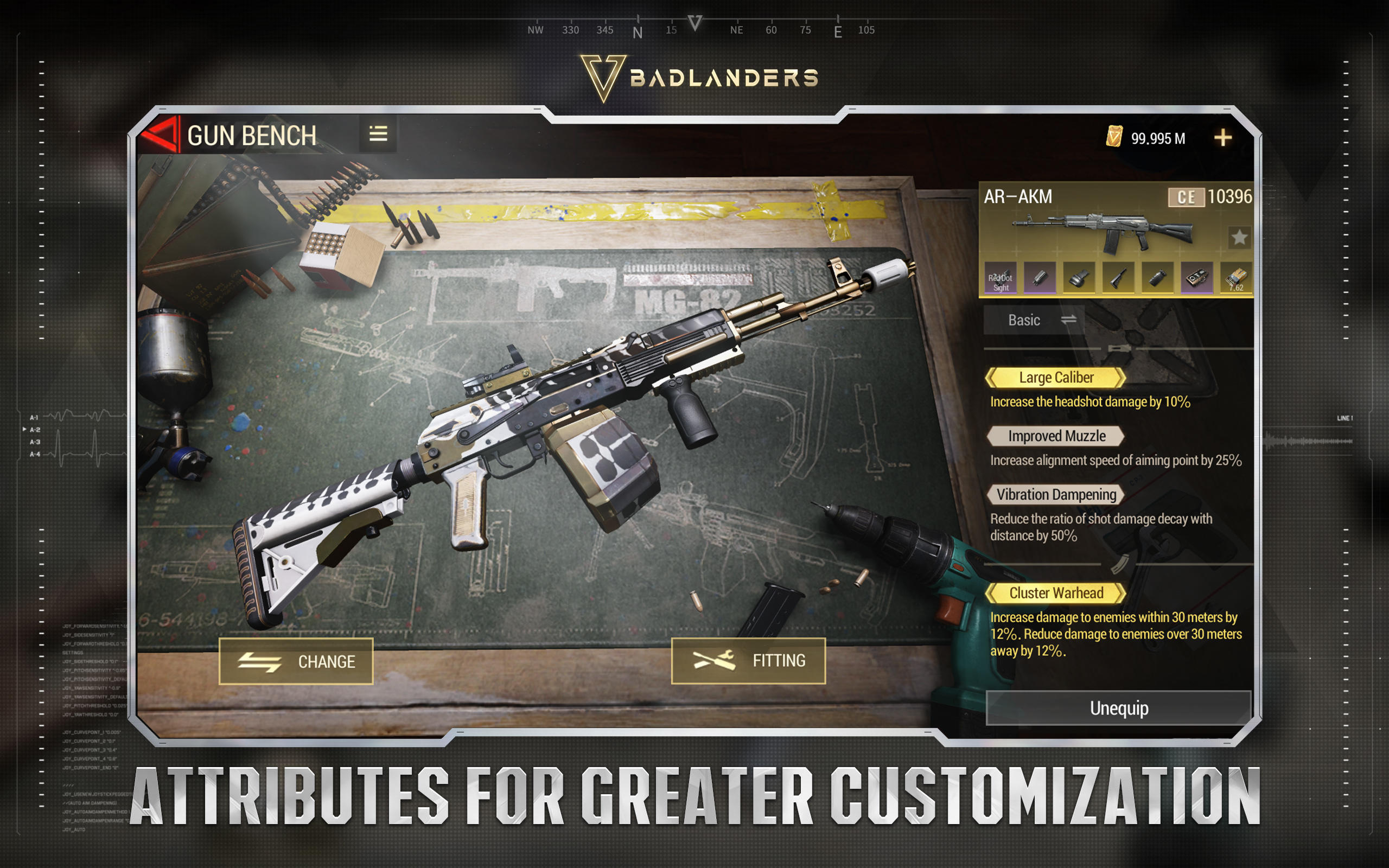Toggle the Cluster Warhead attribute badge
This screenshot has height=868, width=1389.
1056,593
